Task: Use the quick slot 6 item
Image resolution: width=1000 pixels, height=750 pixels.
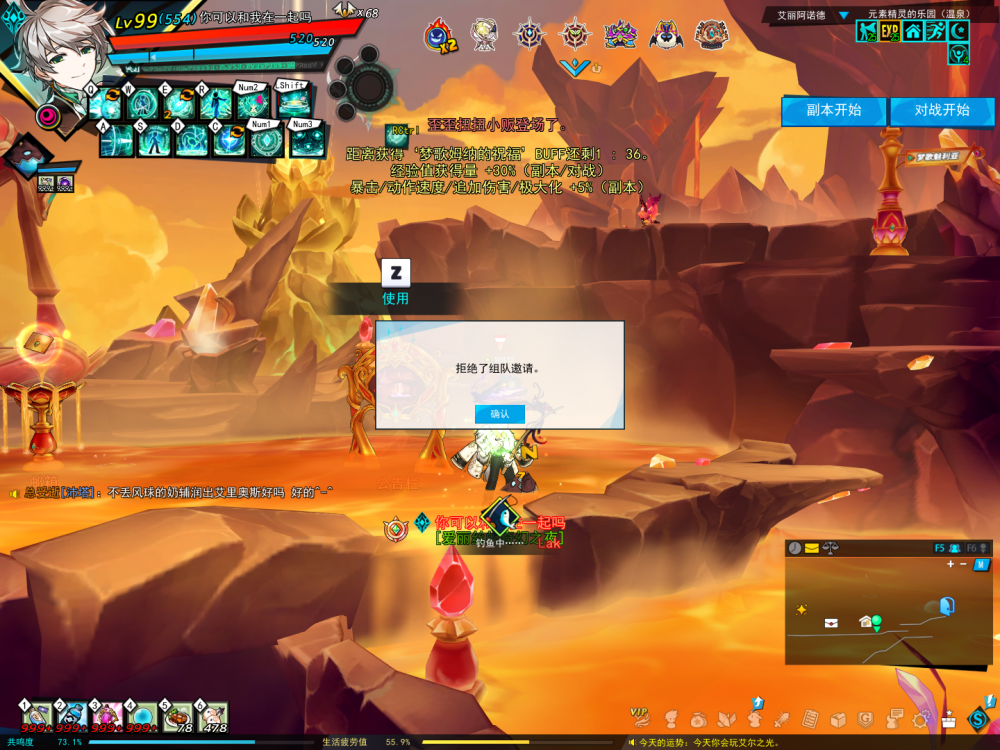Action: [212, 716]
